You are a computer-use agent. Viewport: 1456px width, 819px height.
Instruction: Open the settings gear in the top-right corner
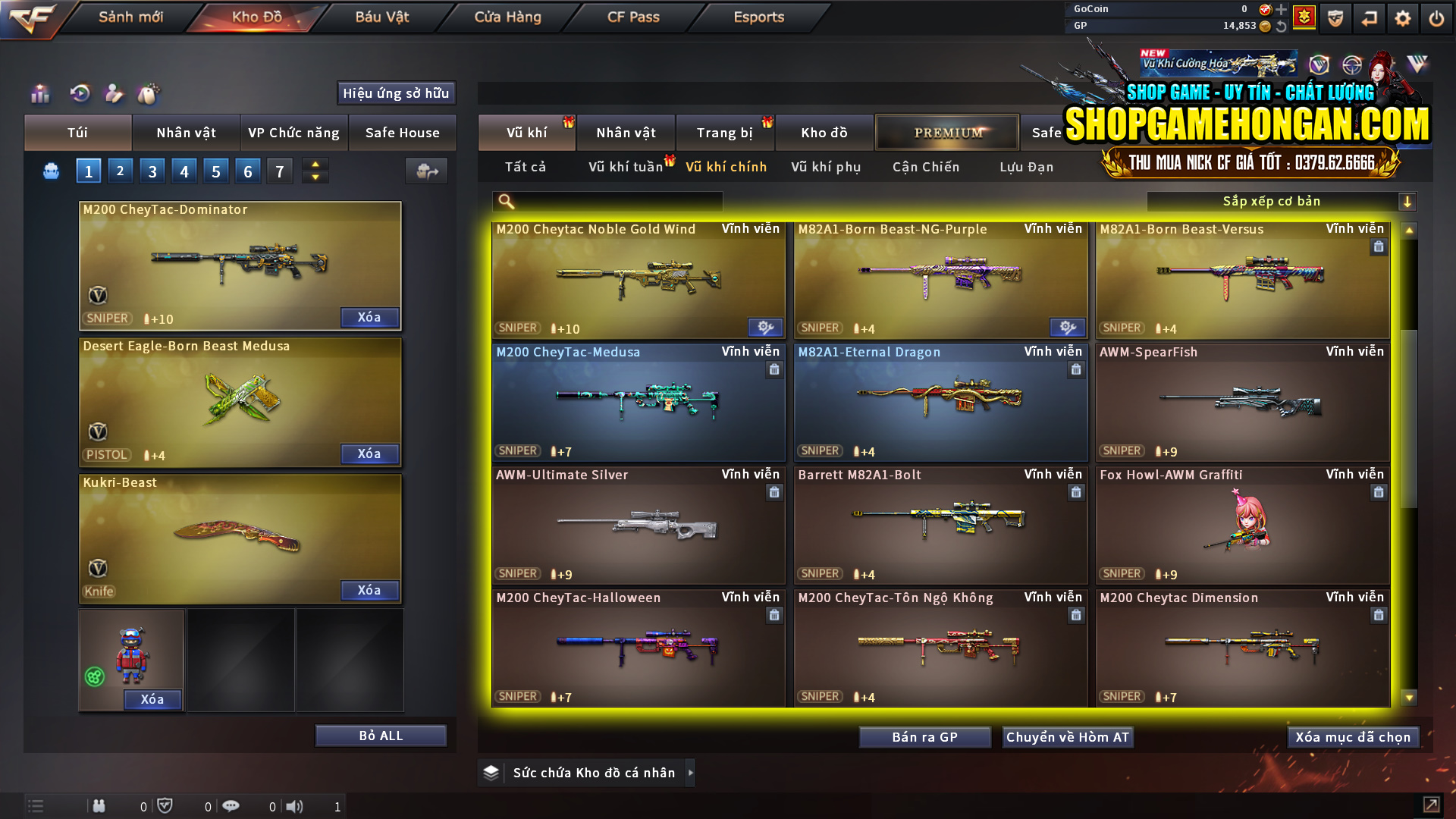point(1402,17)
